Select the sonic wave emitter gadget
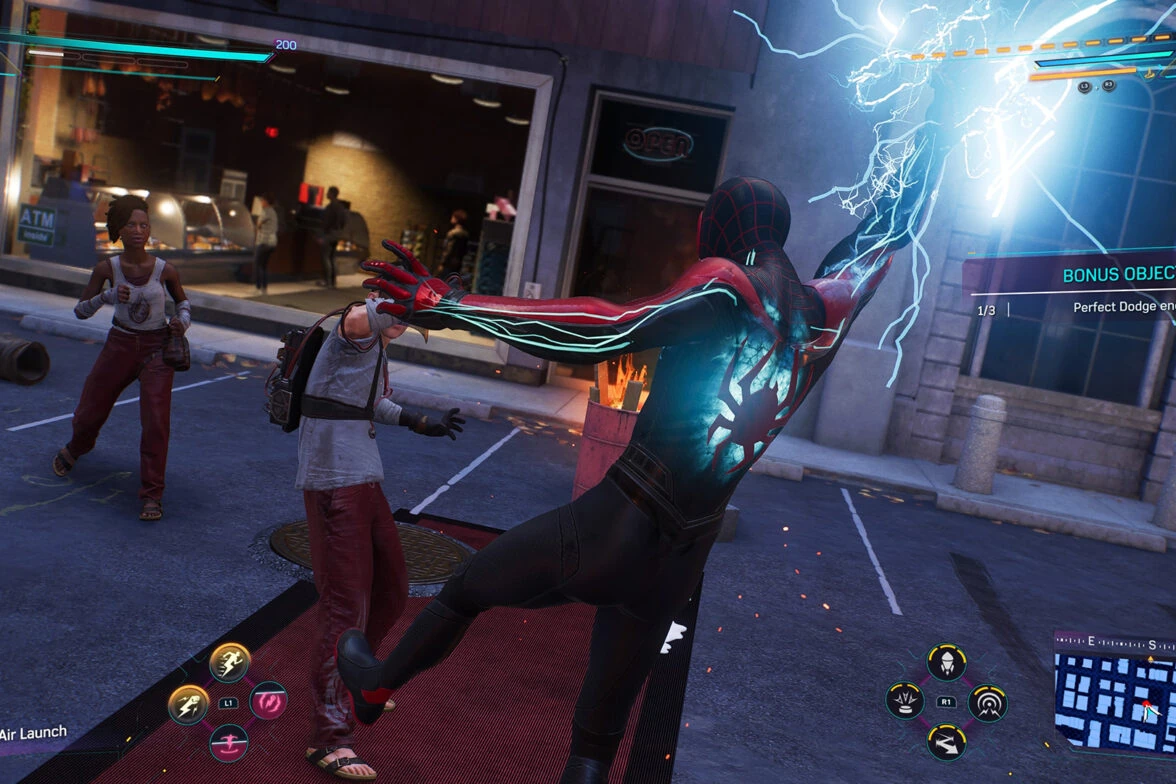The width and height of the screenshot is (1176, 784). pos(987,702)
